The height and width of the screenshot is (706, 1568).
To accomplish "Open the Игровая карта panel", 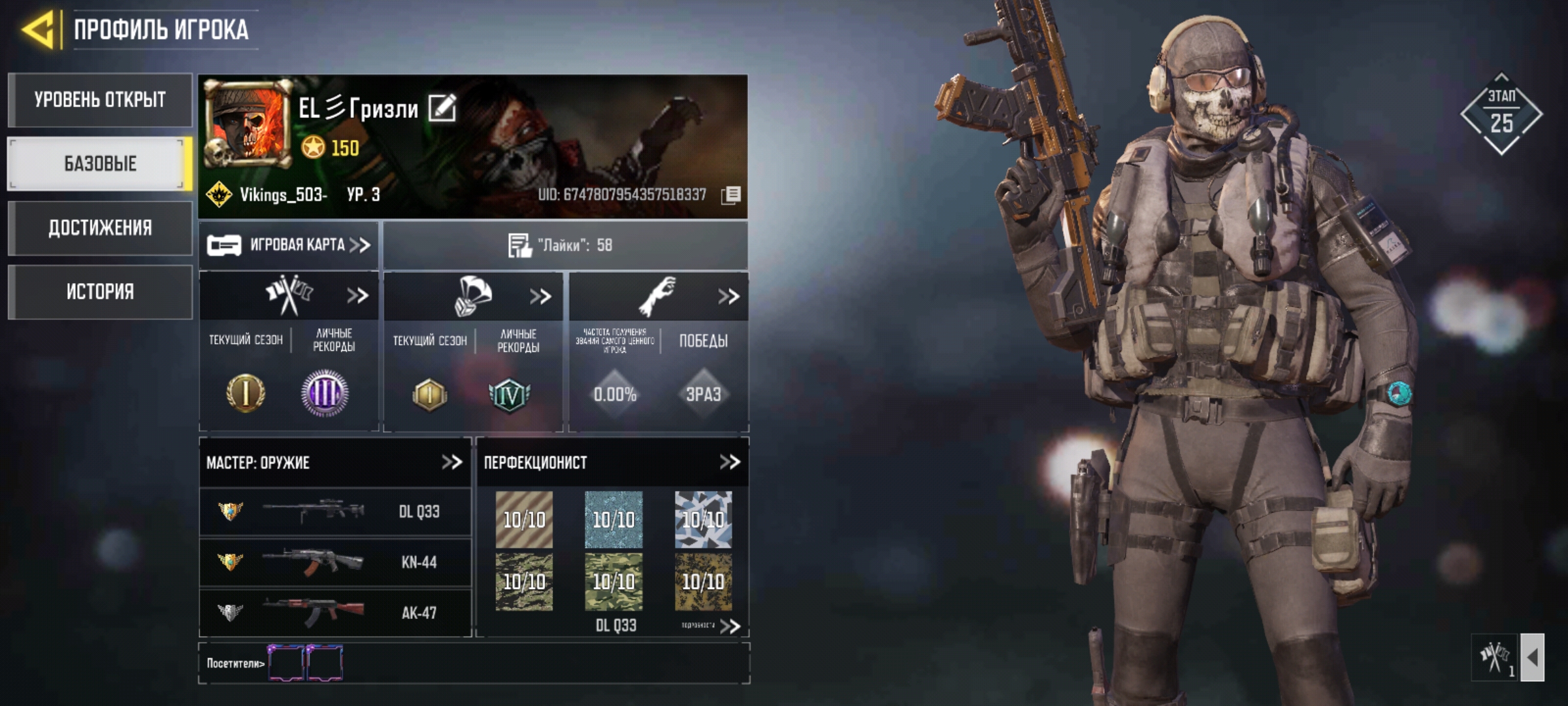I will point(289,245).
